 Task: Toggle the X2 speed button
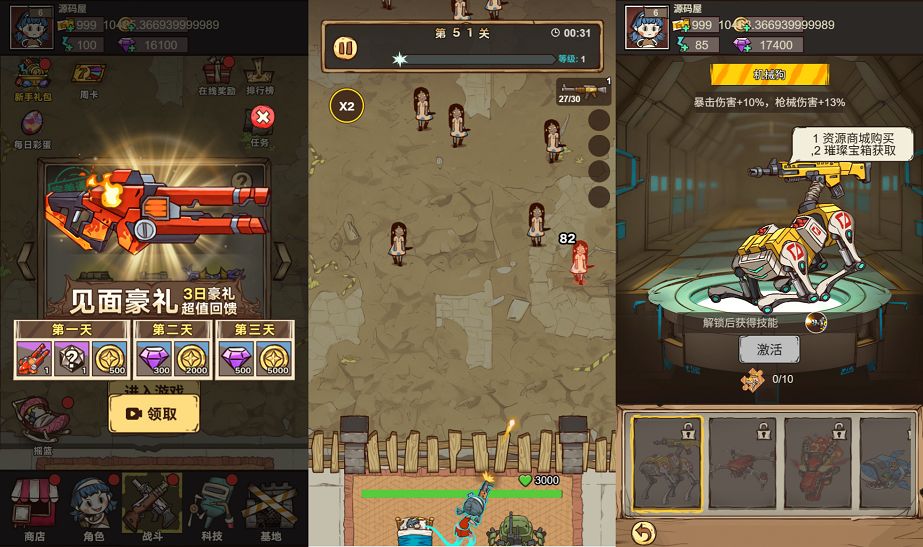point(347,105)
